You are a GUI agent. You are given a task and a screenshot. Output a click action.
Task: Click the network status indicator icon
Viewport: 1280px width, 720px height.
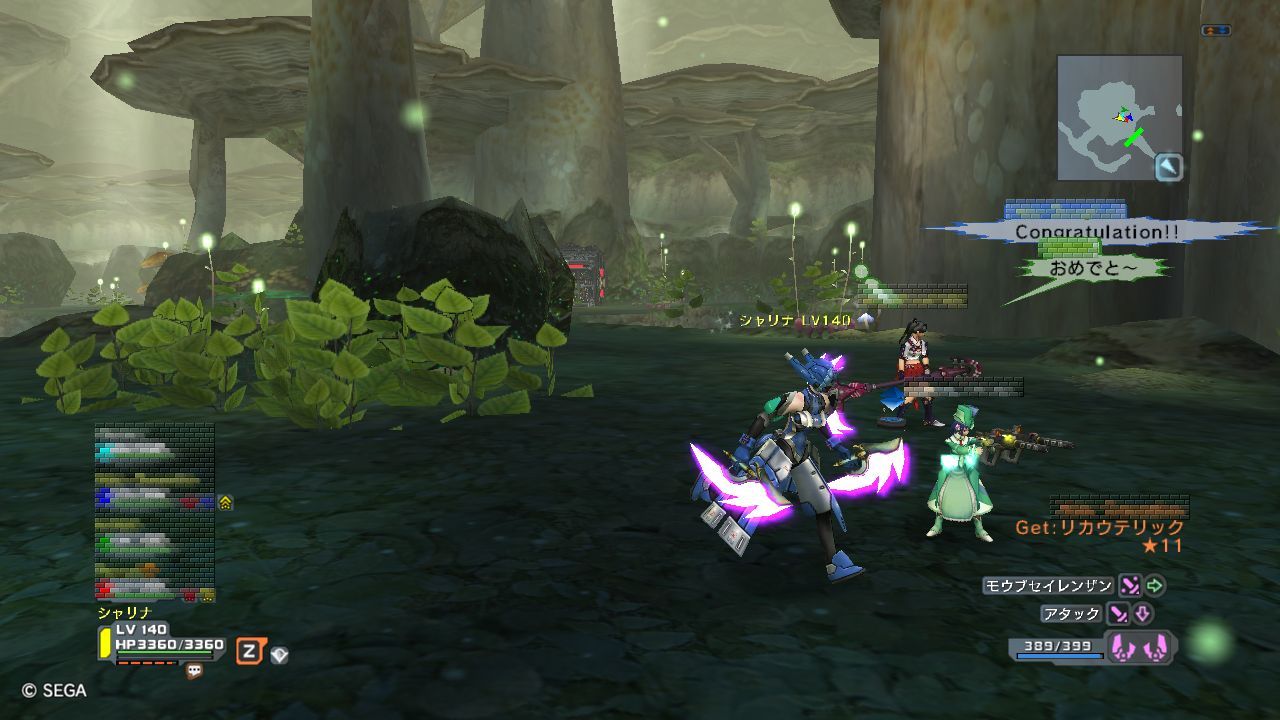click(1216, 31)
